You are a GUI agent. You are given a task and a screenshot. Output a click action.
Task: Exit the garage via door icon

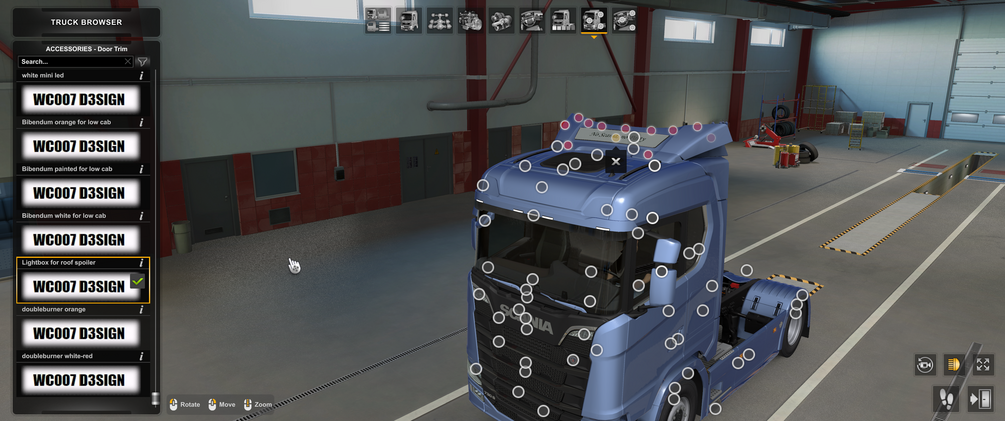(980, 399)
